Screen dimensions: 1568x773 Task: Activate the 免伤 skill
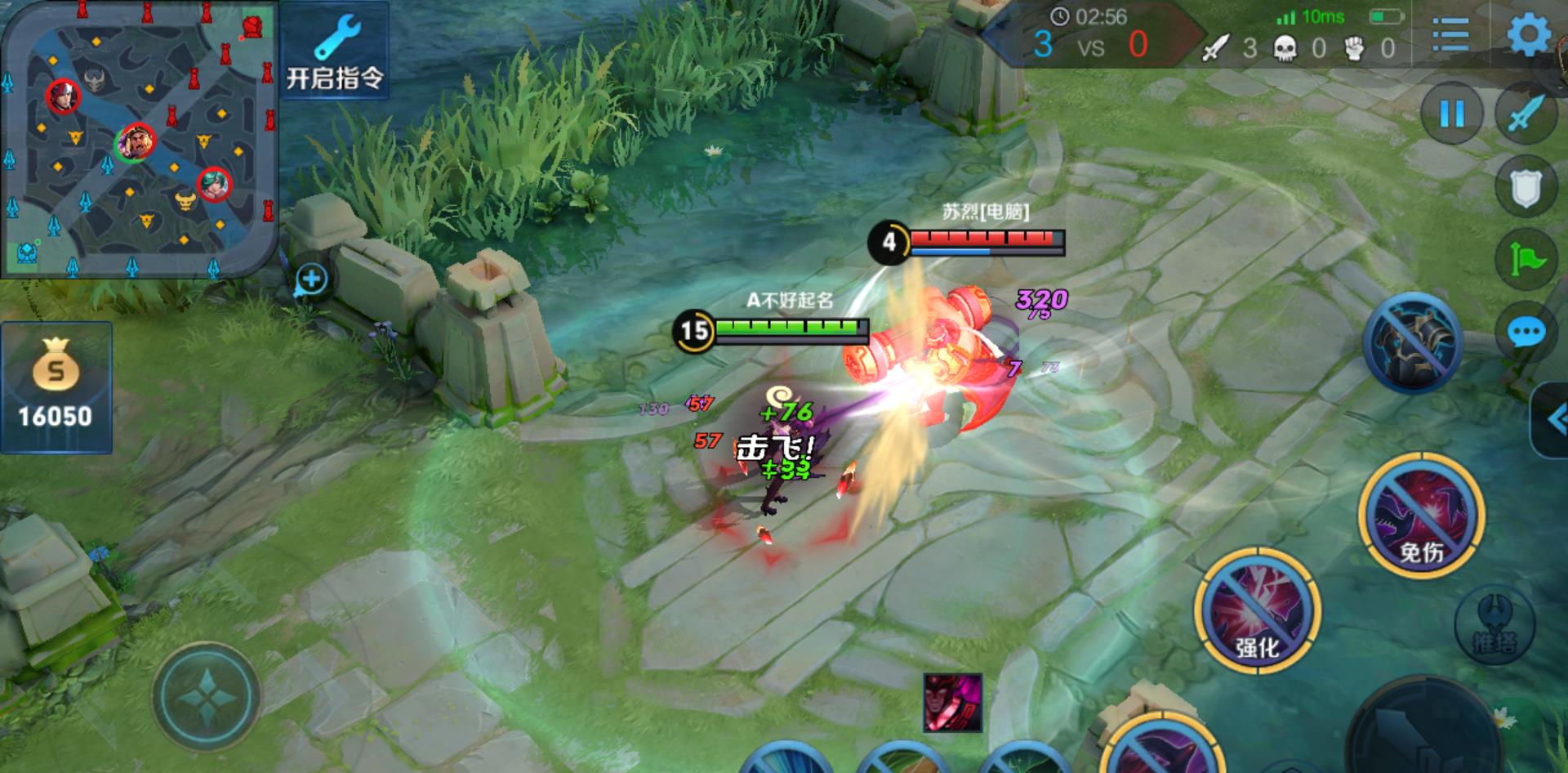(1421, 515)
